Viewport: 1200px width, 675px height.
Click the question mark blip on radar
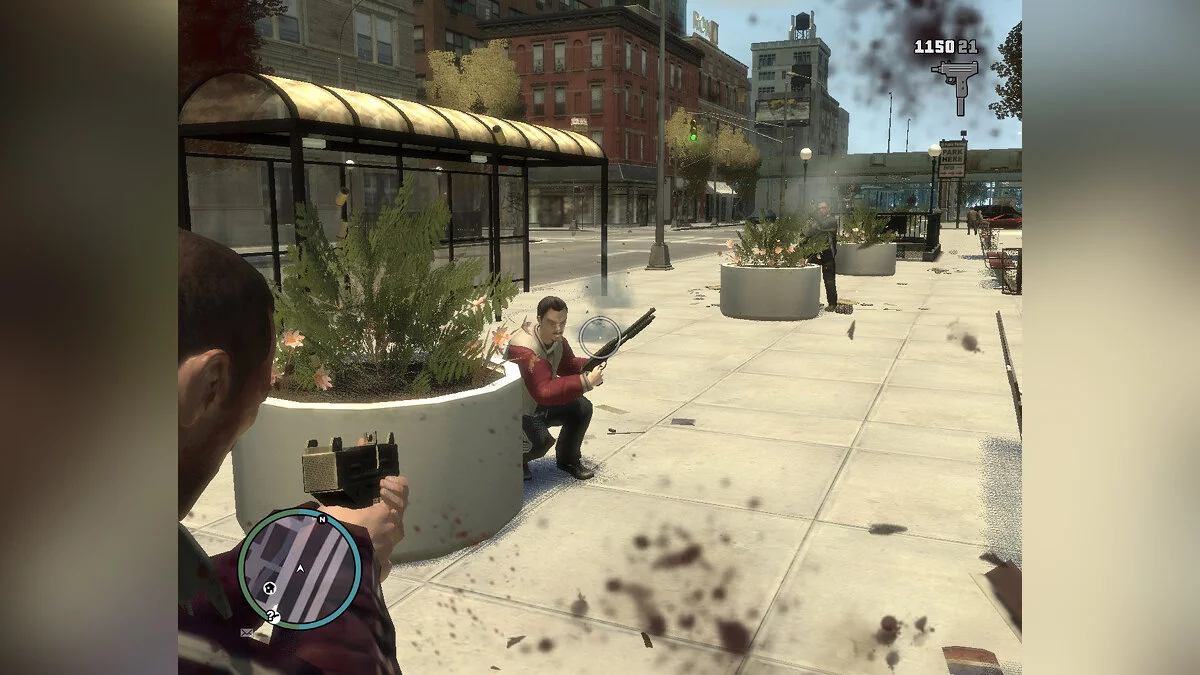tap(272, 615)
